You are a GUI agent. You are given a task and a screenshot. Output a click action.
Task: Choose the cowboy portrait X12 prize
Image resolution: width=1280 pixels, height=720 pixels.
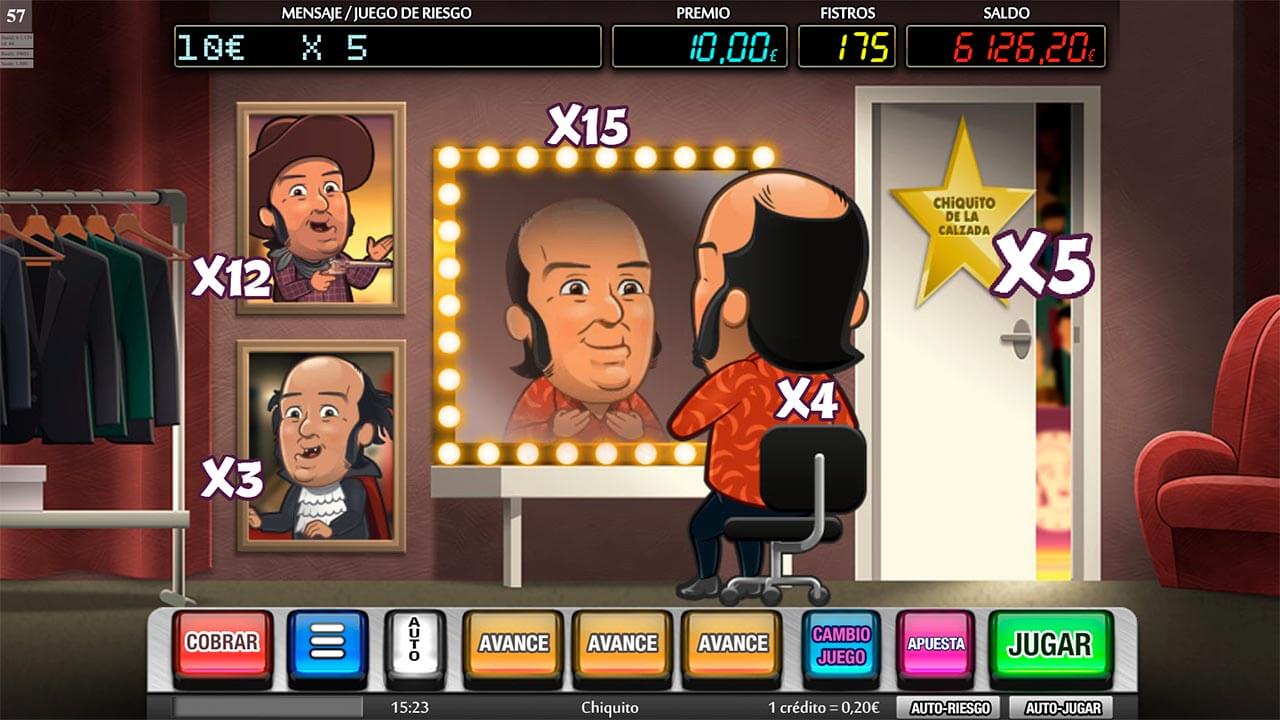[x=321, y=208]
